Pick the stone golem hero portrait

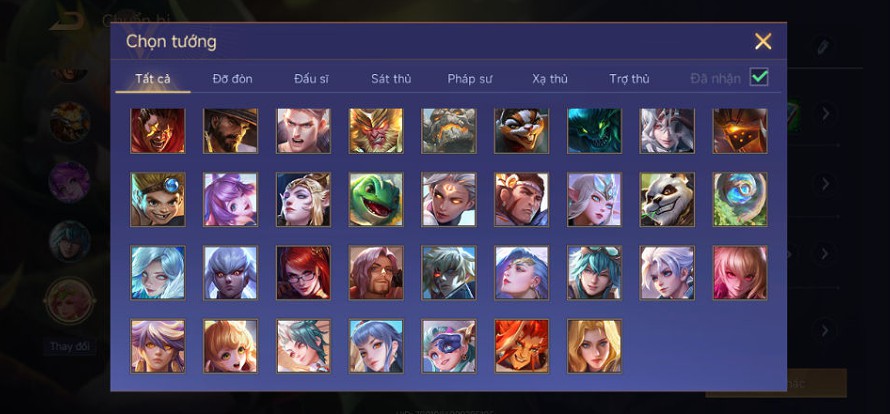pos(449,131)
